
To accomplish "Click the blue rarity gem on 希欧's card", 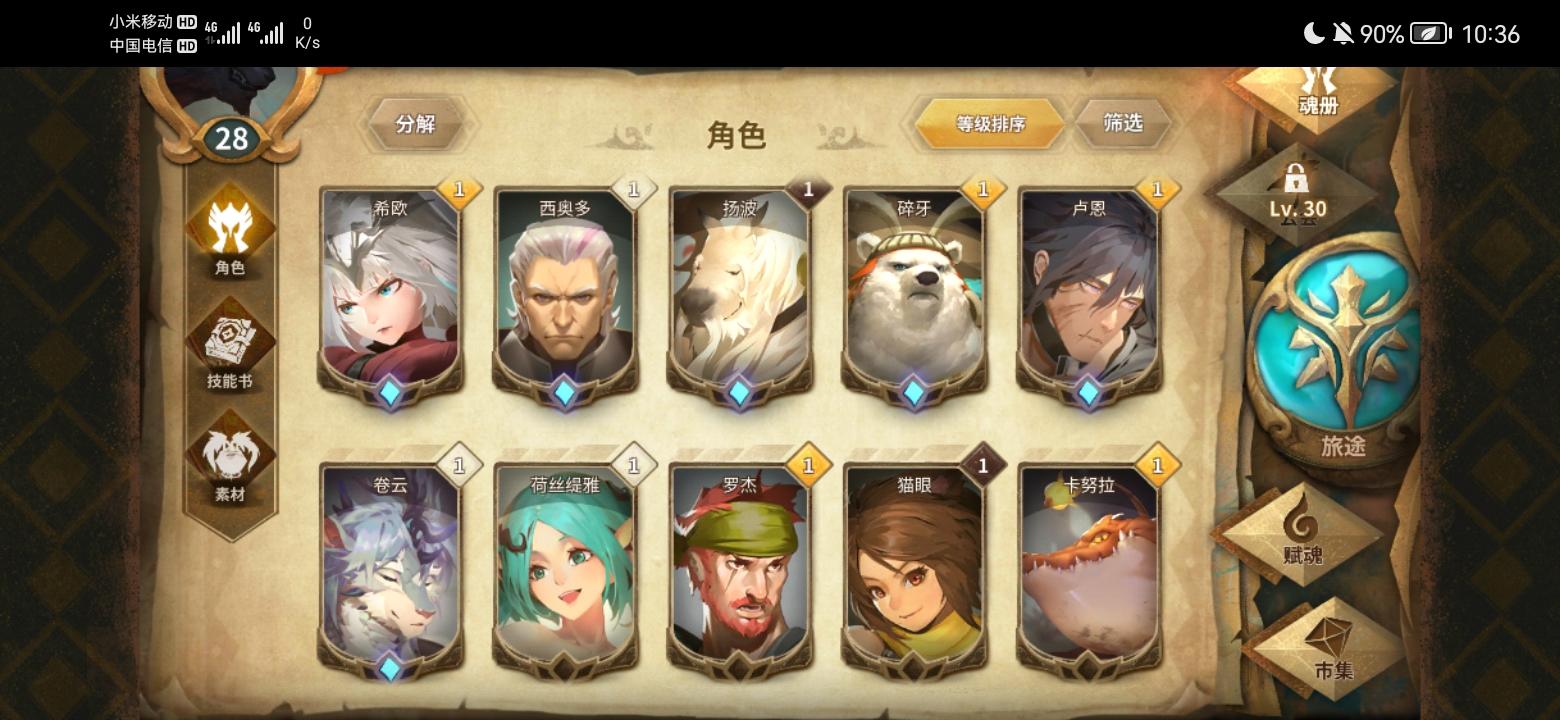I will pos(389,393).
